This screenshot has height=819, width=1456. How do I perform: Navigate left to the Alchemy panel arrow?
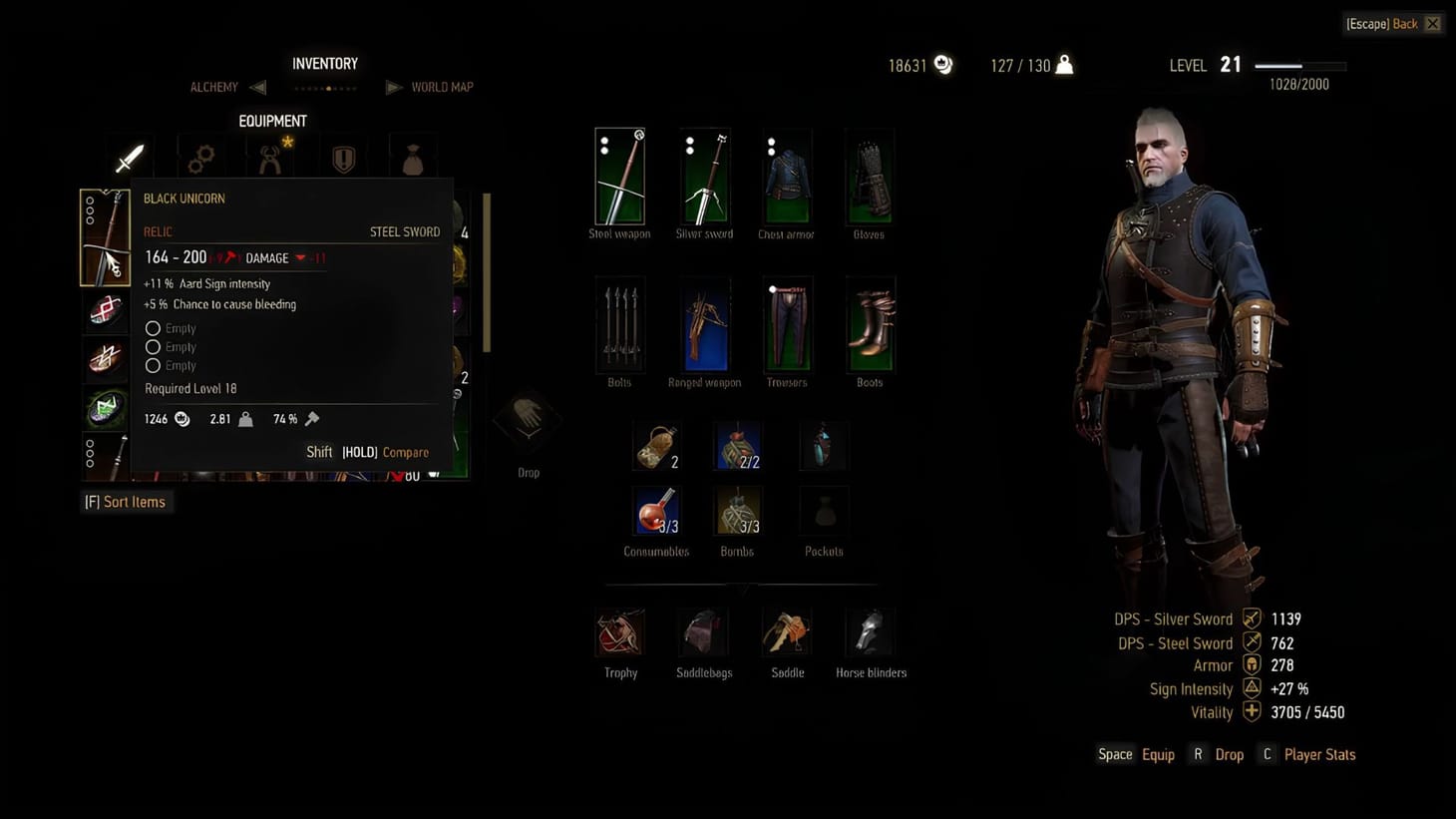(x=257, y=87)
